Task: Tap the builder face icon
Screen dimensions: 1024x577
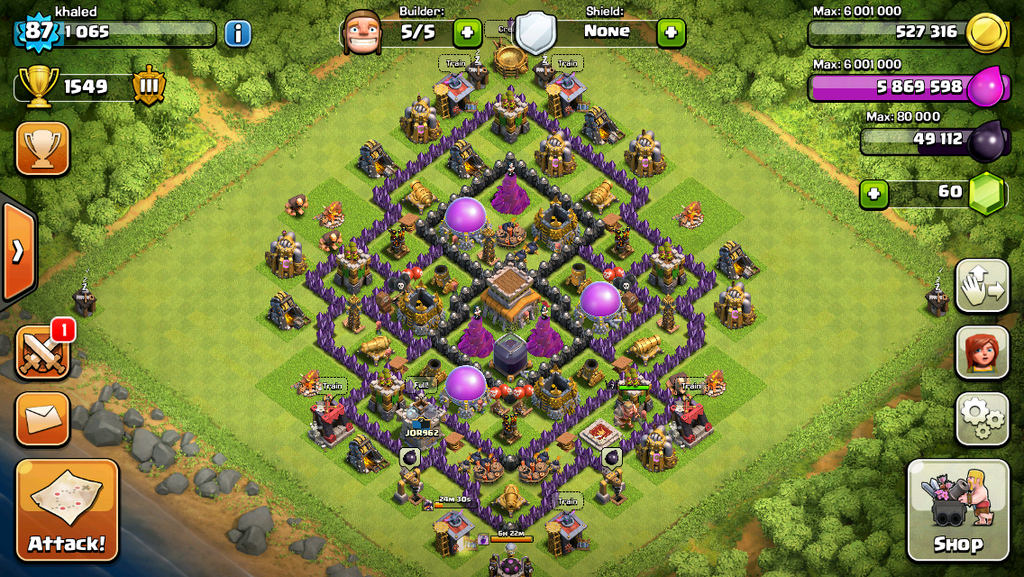Action: pyautogui.click(x=362, y=32)
